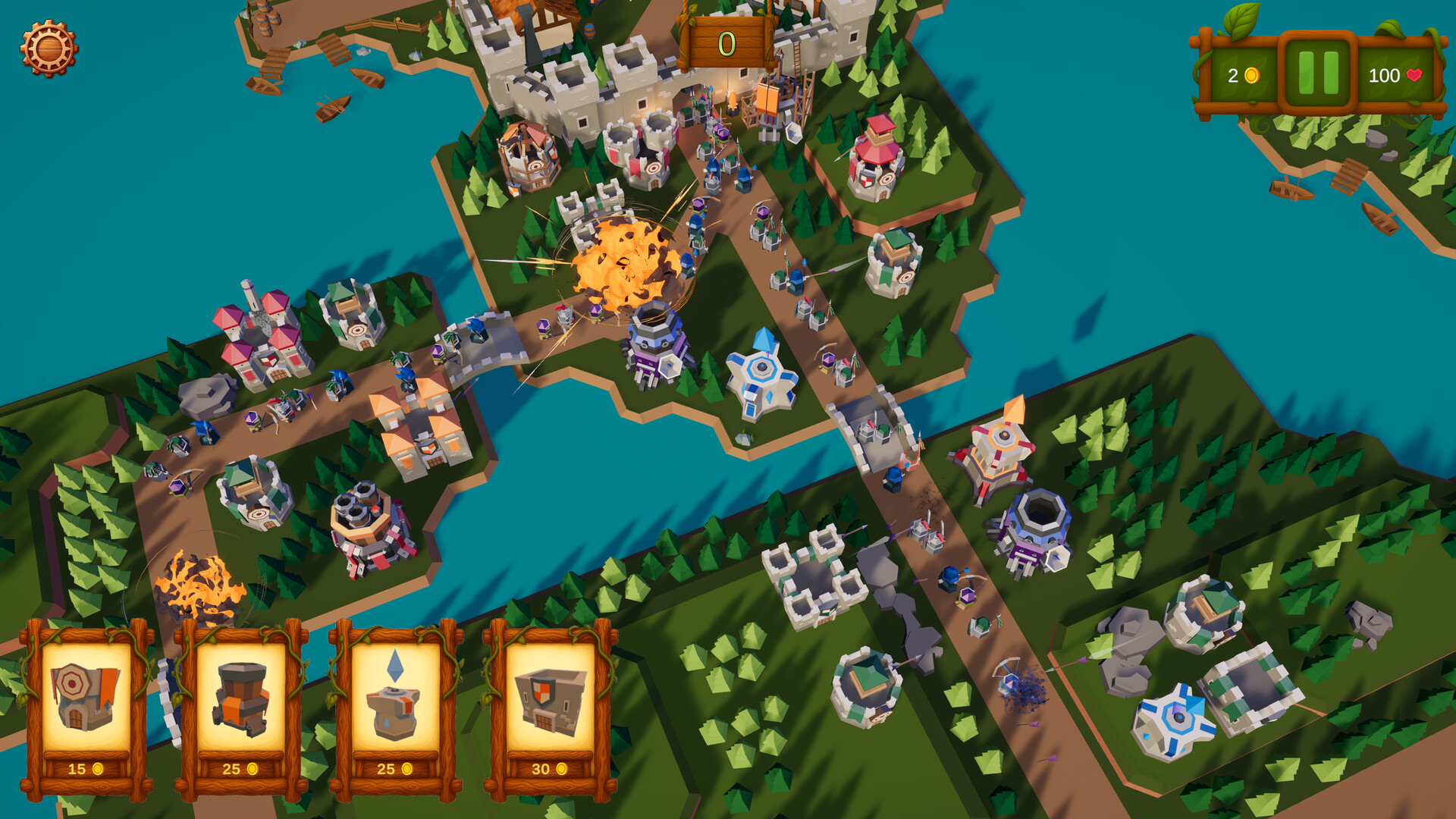Select the pink-roofed village houses
This screenshot has height=819, width=1456.
click(x=258, y=334)
